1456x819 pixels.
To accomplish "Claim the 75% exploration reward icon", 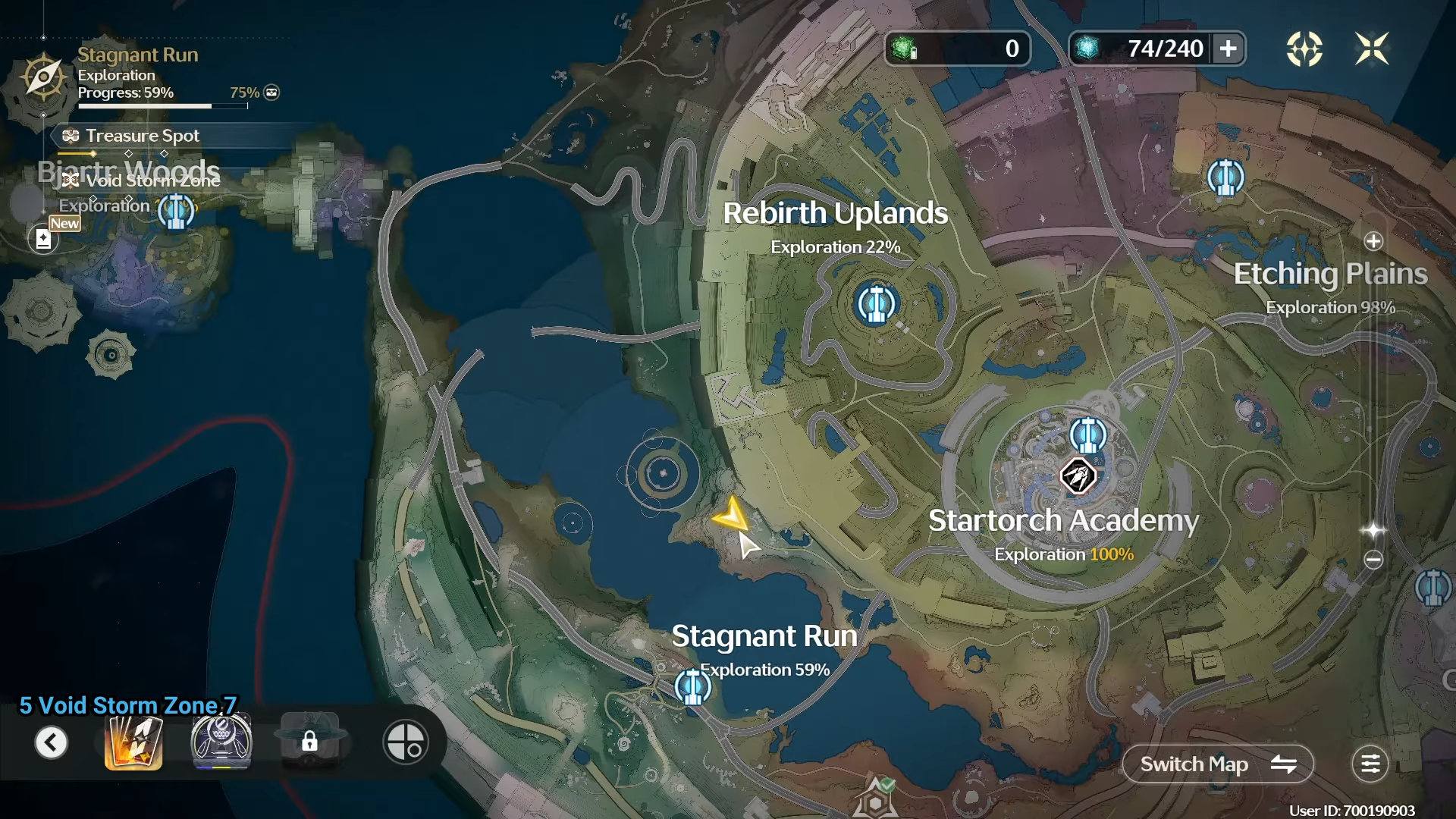I will 271,93.
